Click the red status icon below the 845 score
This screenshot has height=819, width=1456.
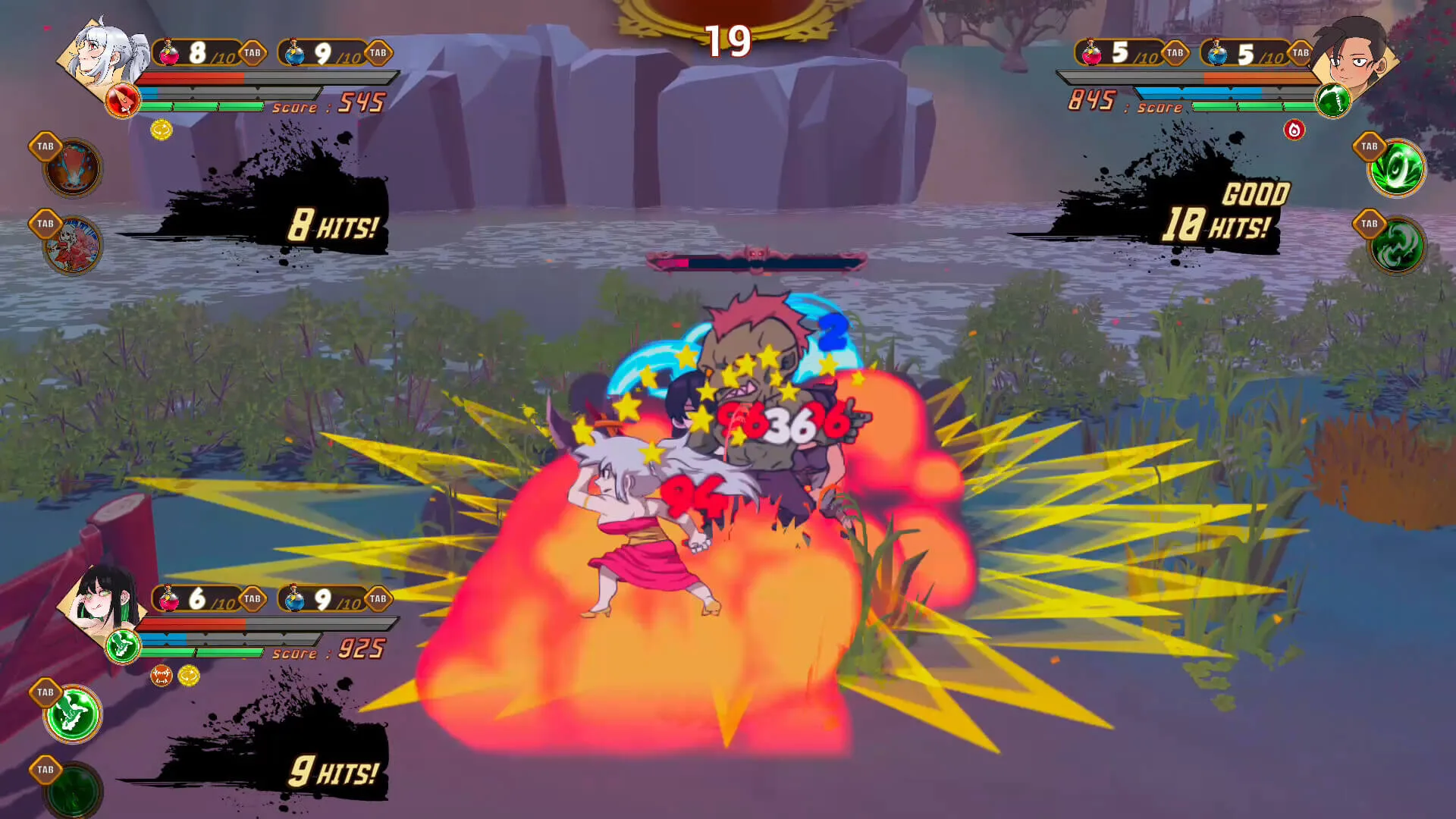coord(1294,130)
